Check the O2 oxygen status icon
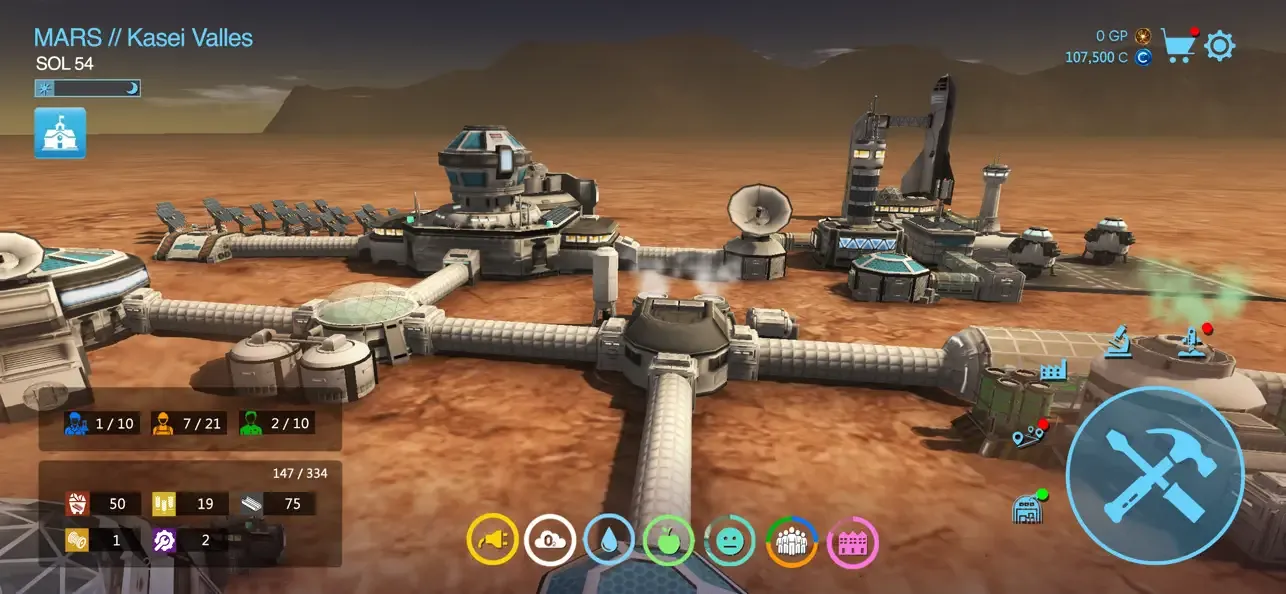 point(550,541)
